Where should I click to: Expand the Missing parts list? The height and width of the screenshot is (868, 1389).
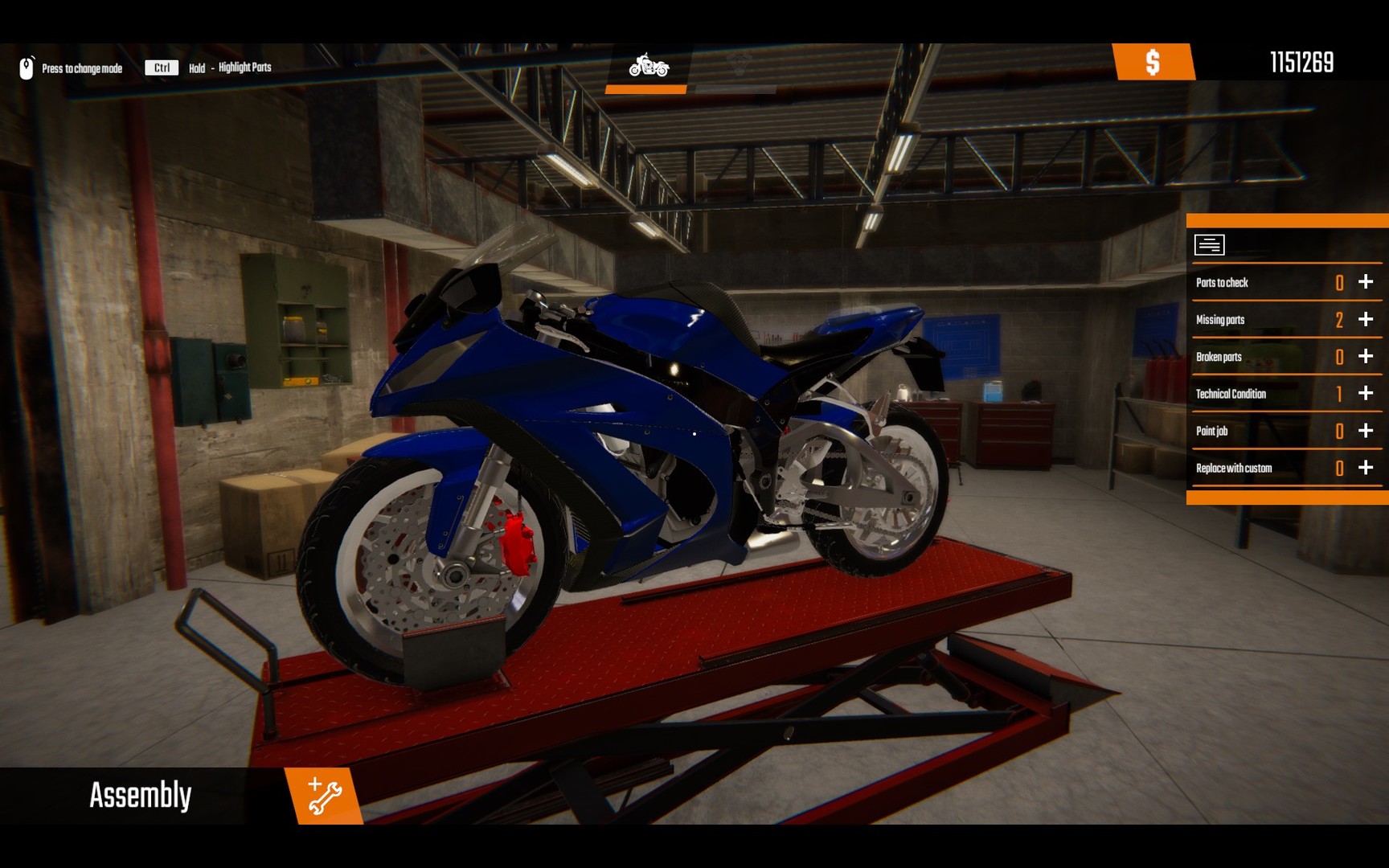coord(1364,319)
